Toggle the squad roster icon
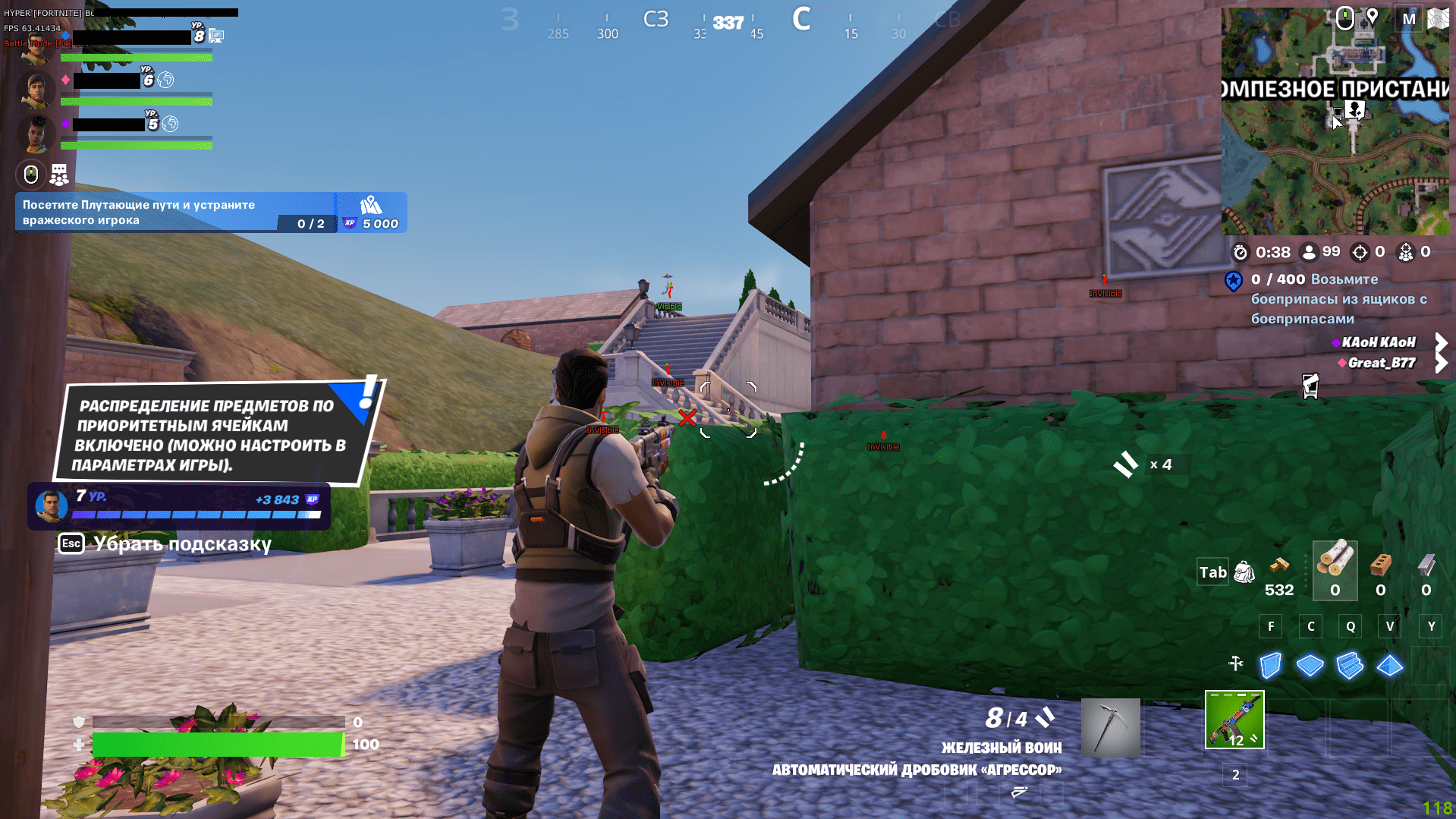Screen dimensions: 1456x819 tap(58, 174)
